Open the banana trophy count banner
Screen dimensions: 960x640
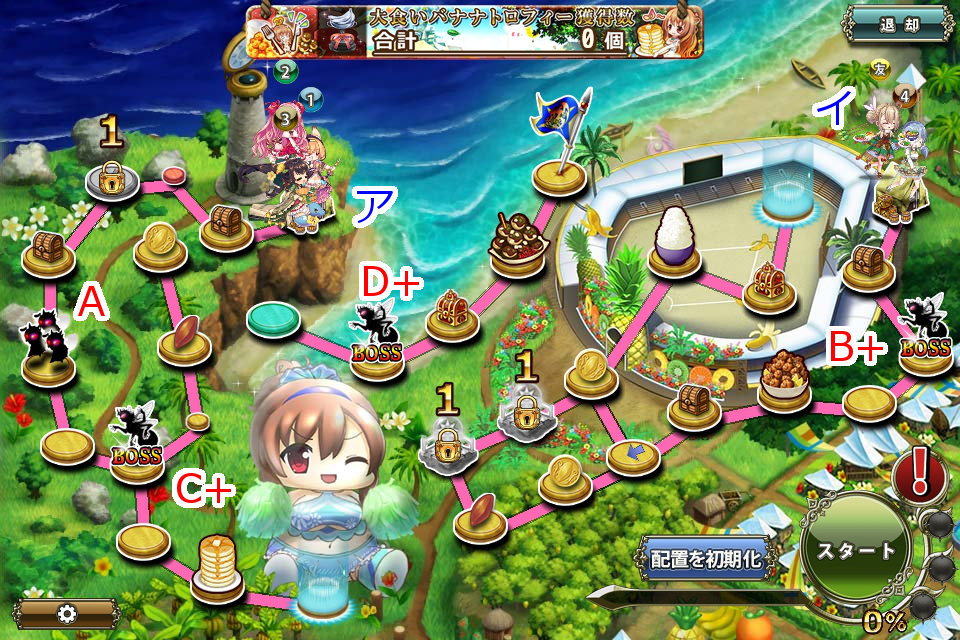[x=475, y=30]
